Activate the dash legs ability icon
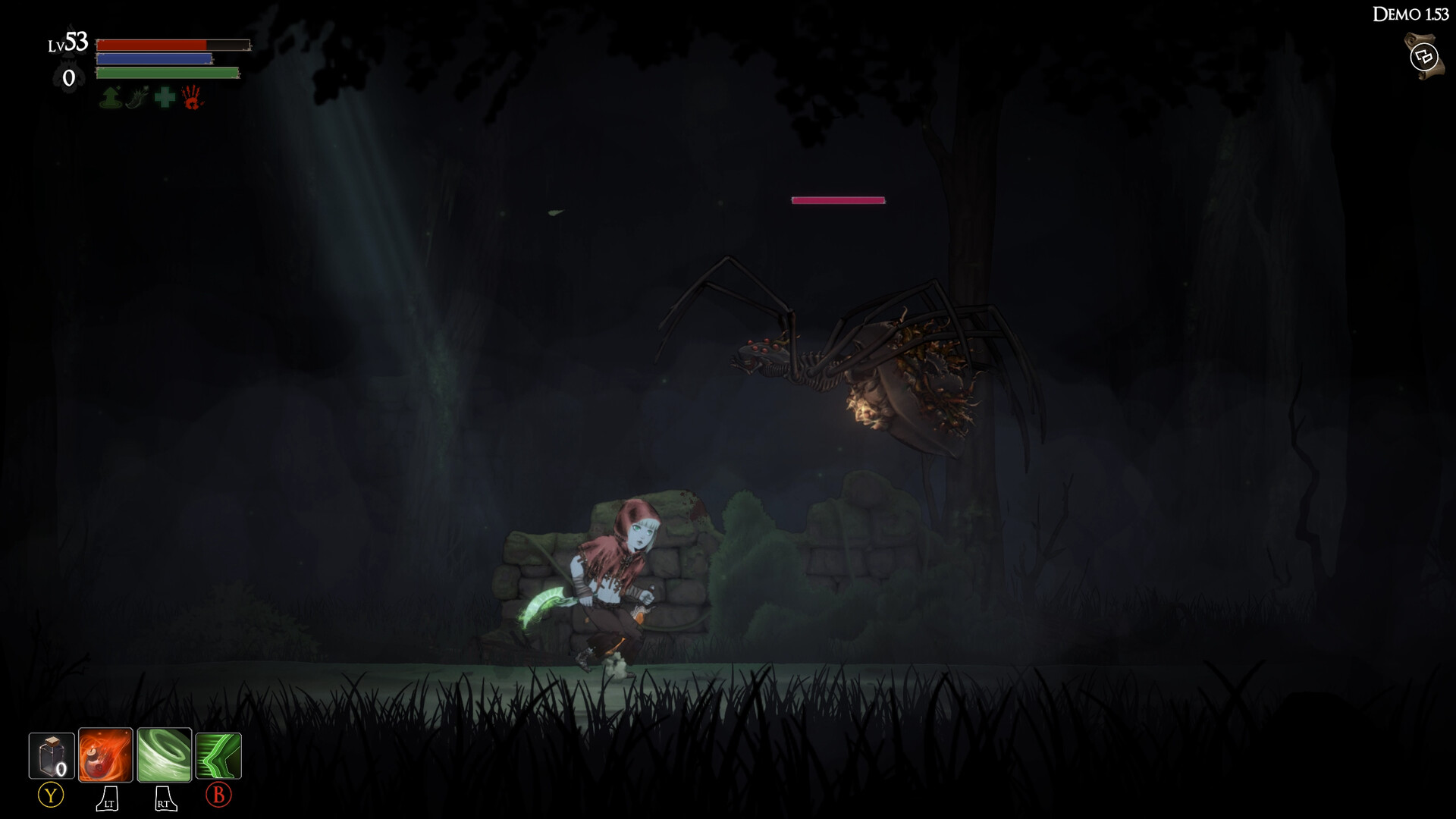Viewport: 1456px width, 819px height. 218,755
